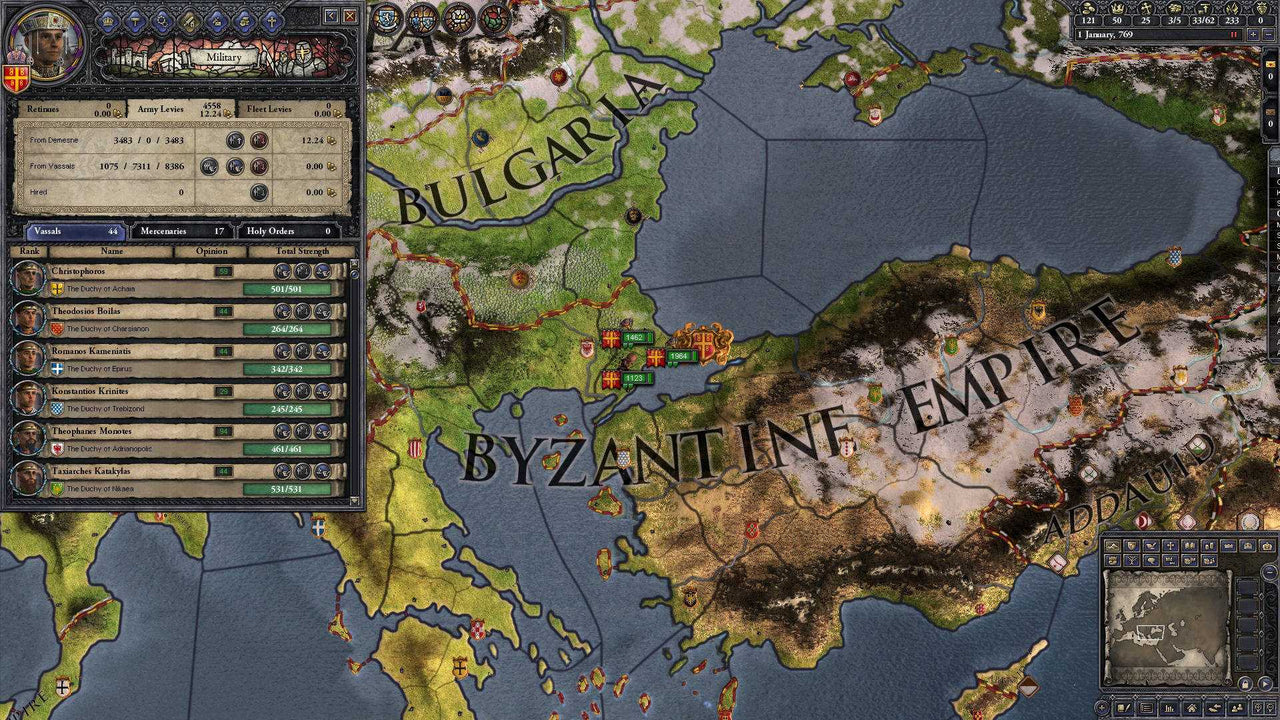Click the go-to-capital home icon
The image size is (1280, 720).
coord(1191,707)
